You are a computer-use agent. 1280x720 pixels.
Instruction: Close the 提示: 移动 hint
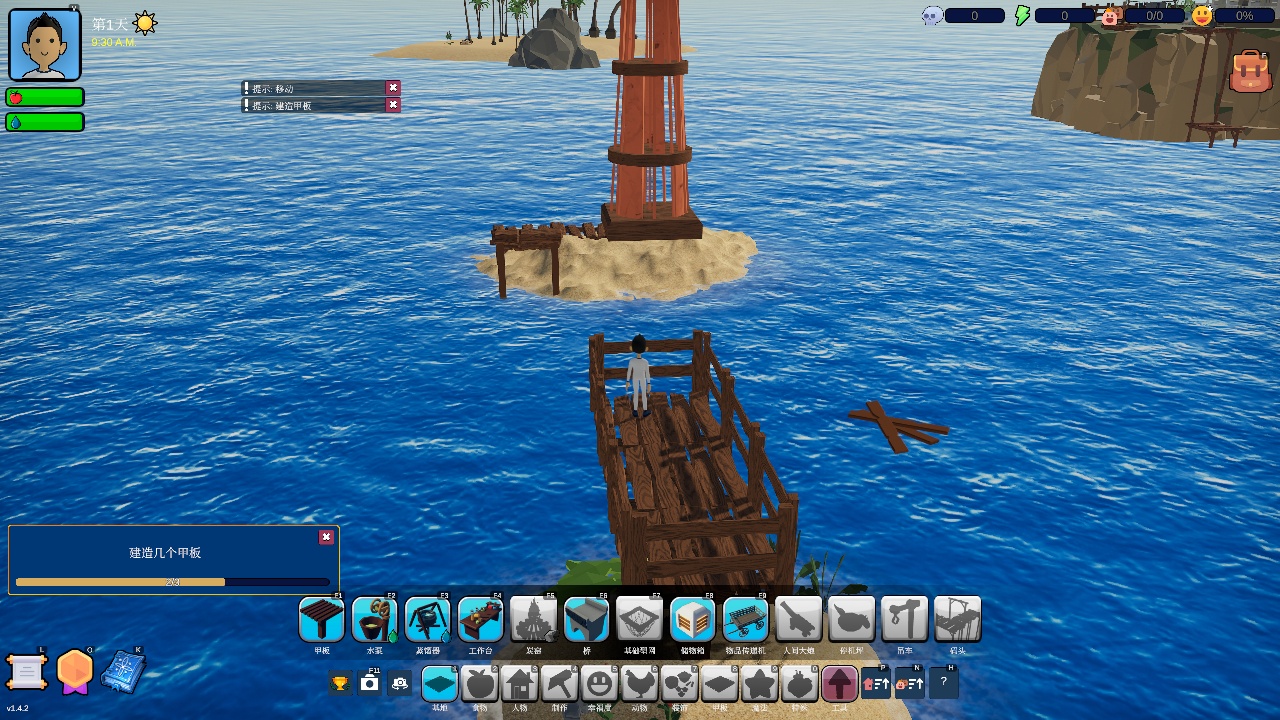(393, 88)
